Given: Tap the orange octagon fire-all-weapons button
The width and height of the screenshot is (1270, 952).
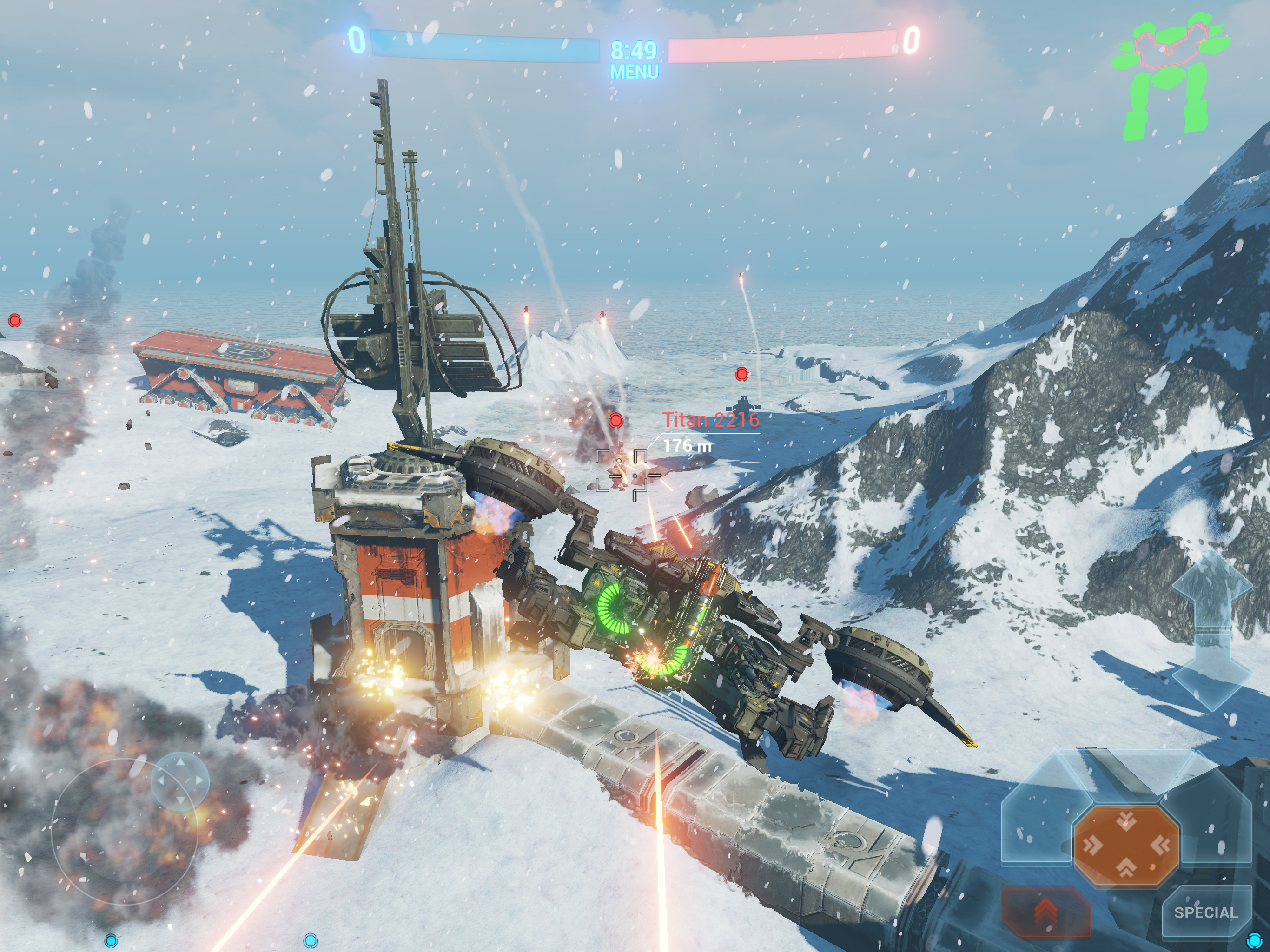Looking at the screenshot, I should (x=1126, y=845).
